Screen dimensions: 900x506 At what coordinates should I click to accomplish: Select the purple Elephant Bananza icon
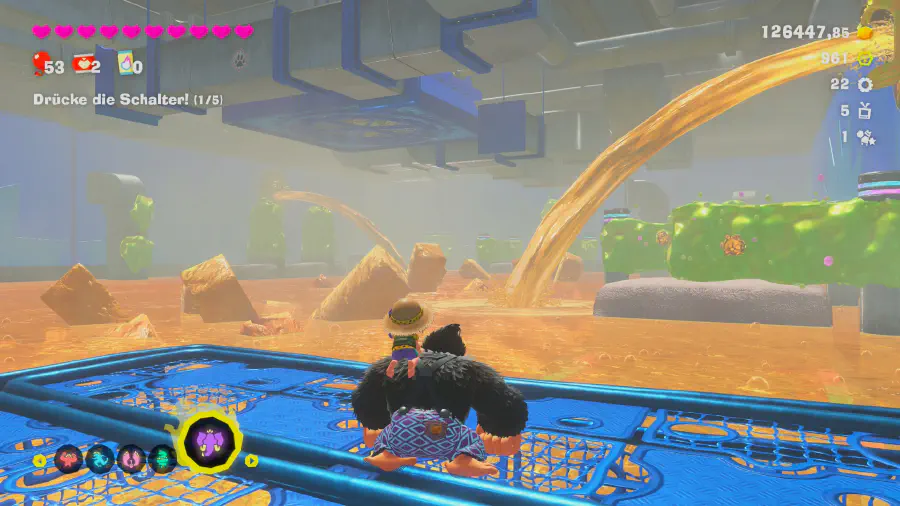pos(211,440)
